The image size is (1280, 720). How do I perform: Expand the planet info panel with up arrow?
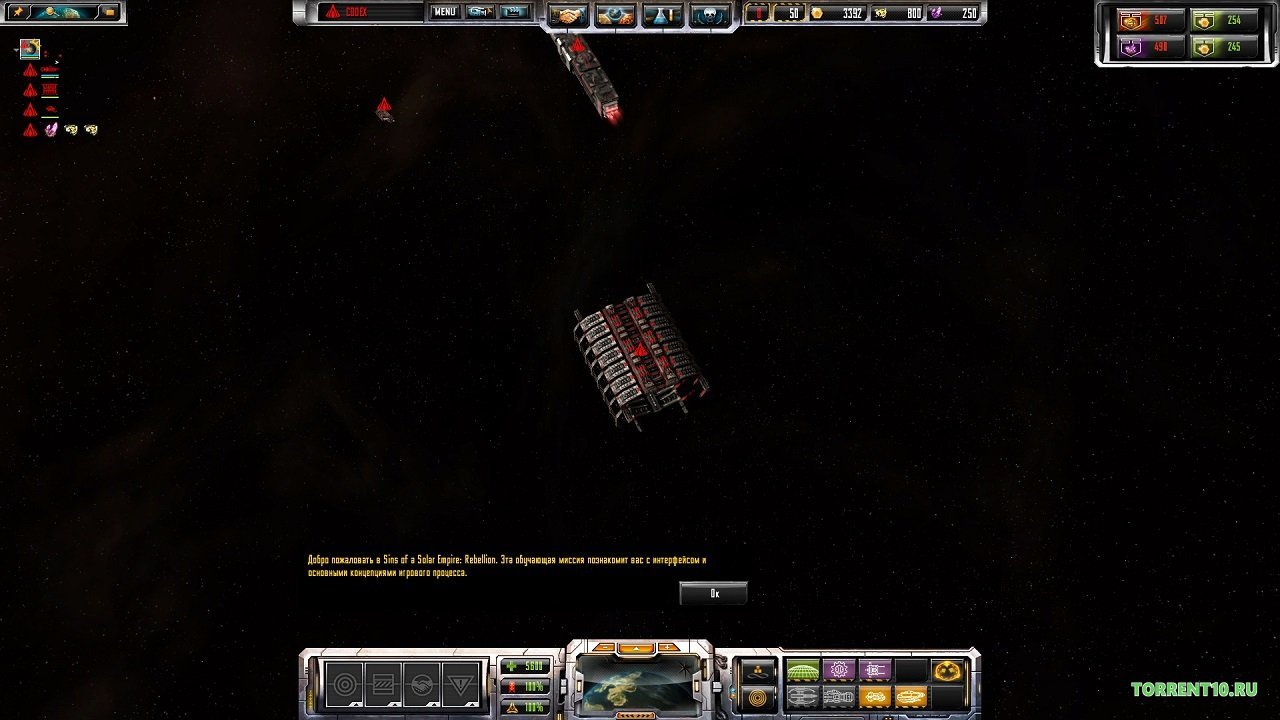coord(636,647)
